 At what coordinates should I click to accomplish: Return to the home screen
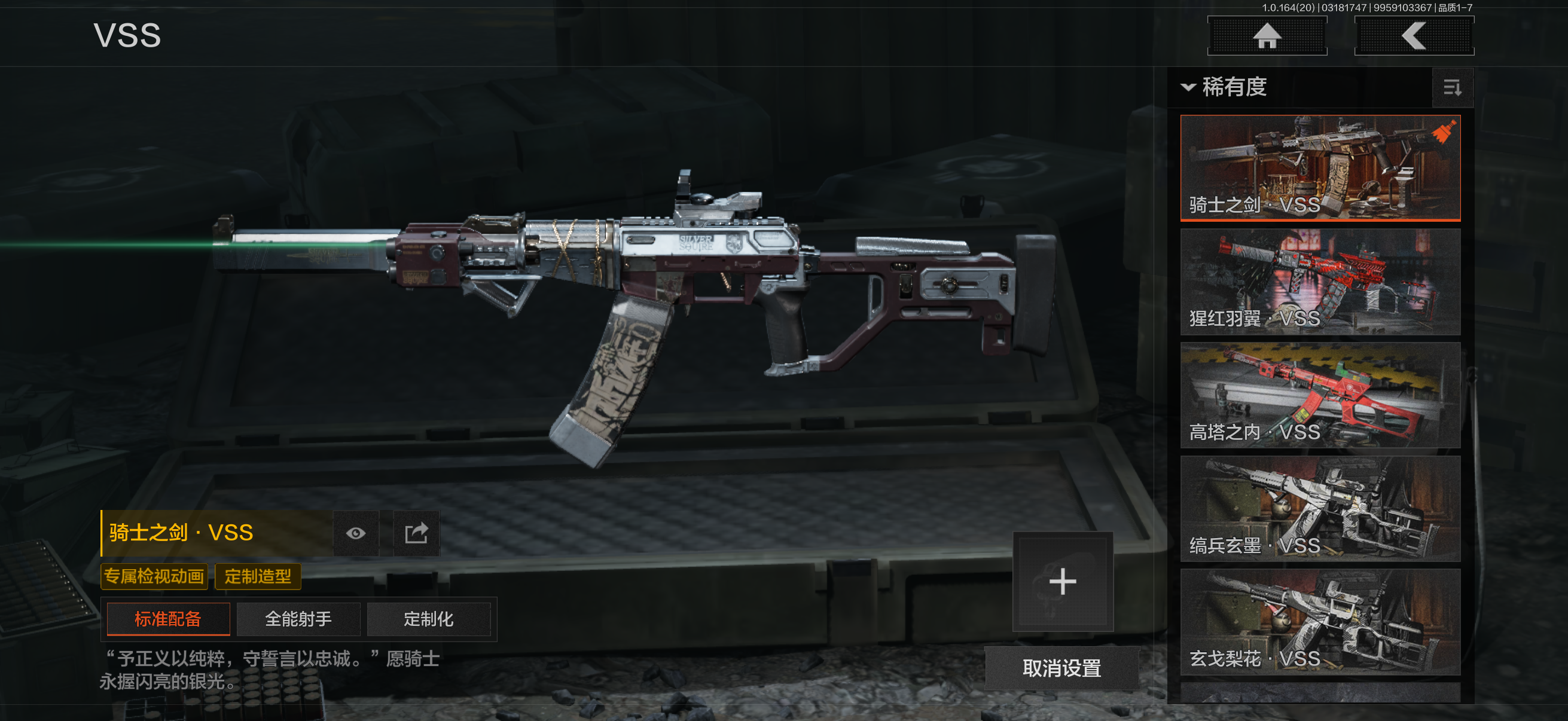click(1267, 36)
